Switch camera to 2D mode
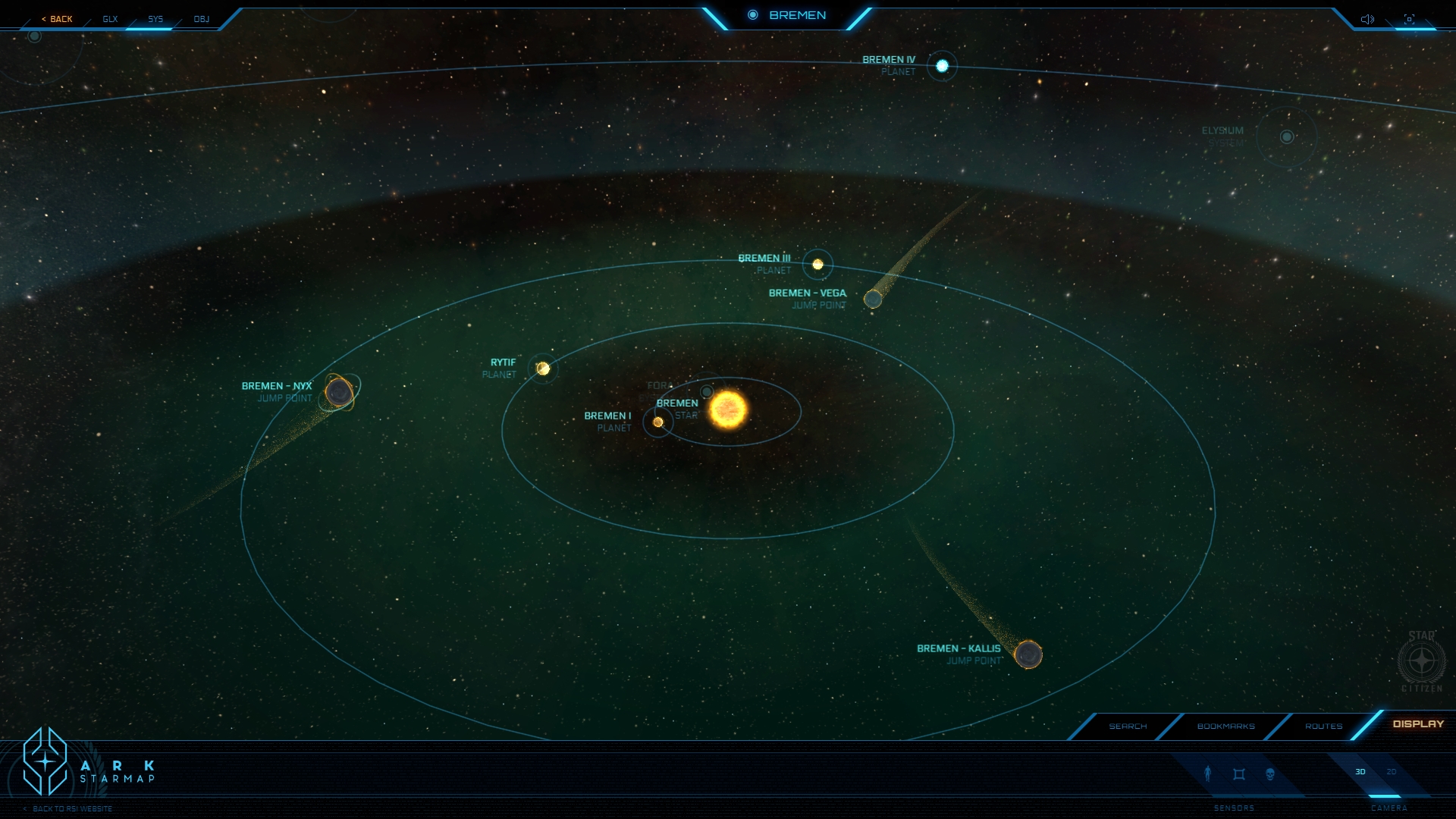Screen dimensions: 1456x819 coord(1392,772)
